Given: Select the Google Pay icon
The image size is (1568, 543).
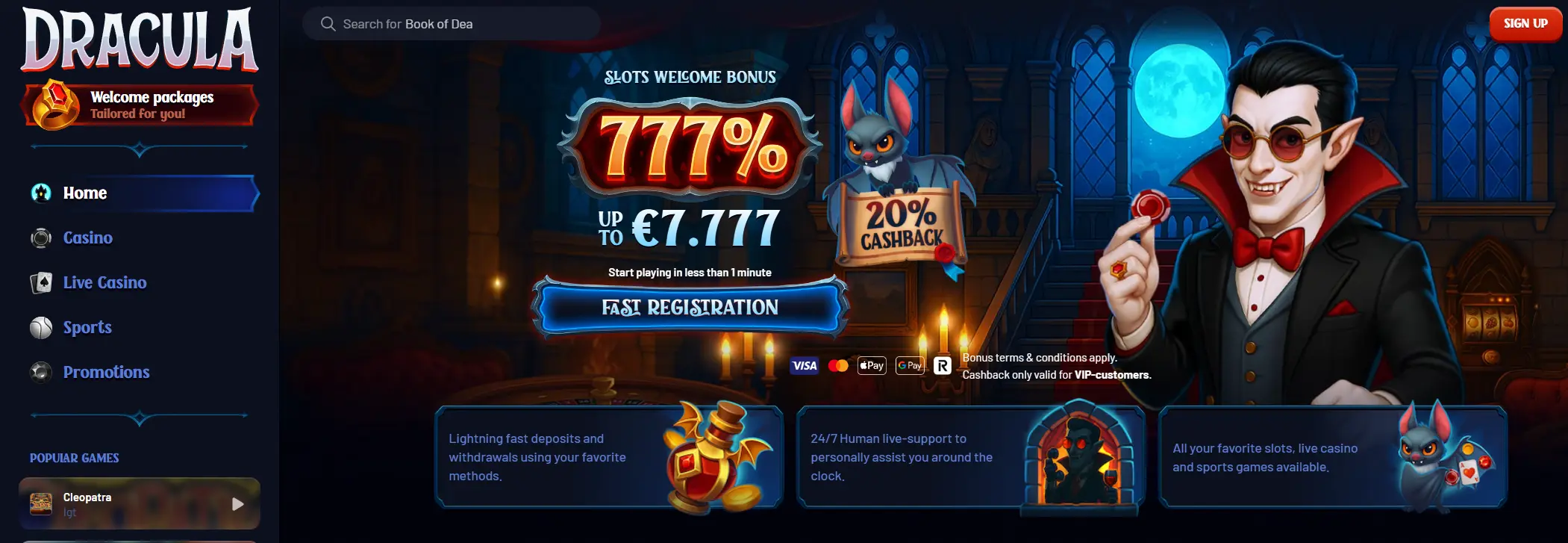Looking at the screenshot, I should pos(909,365).
